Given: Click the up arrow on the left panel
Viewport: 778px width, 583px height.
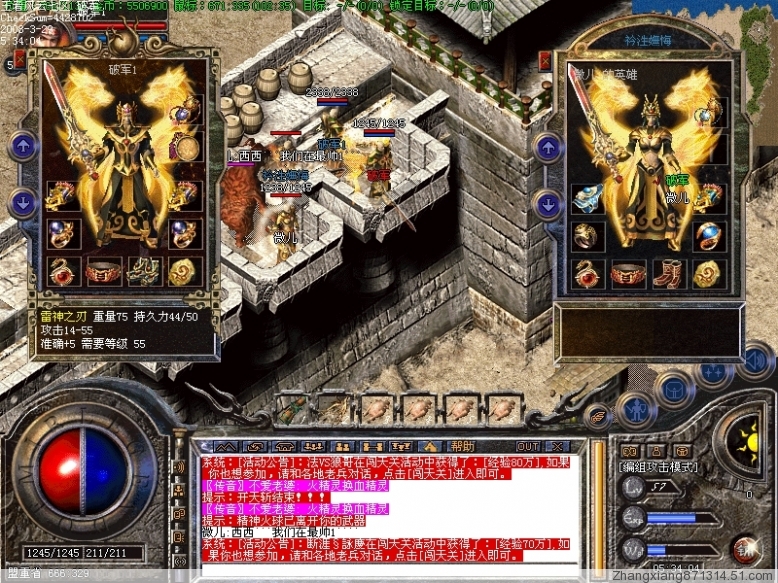Looking at the screenshot, I should [x=22, y=148].
